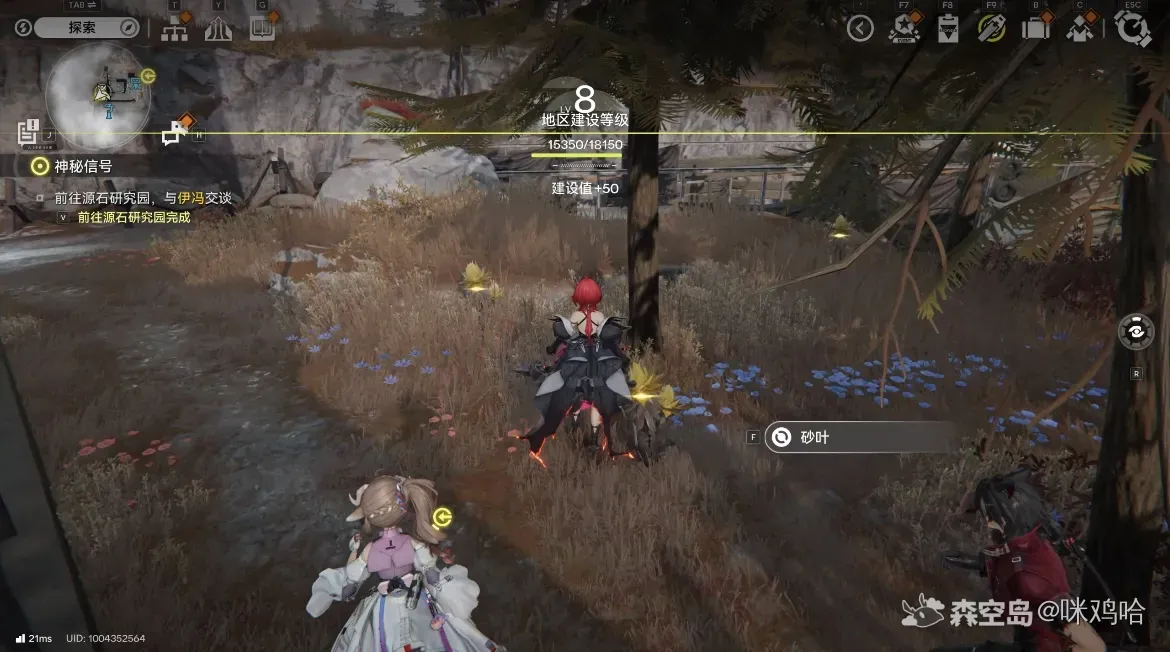Open the operator character icon
1170x652 pixels.
[1079, 29]
